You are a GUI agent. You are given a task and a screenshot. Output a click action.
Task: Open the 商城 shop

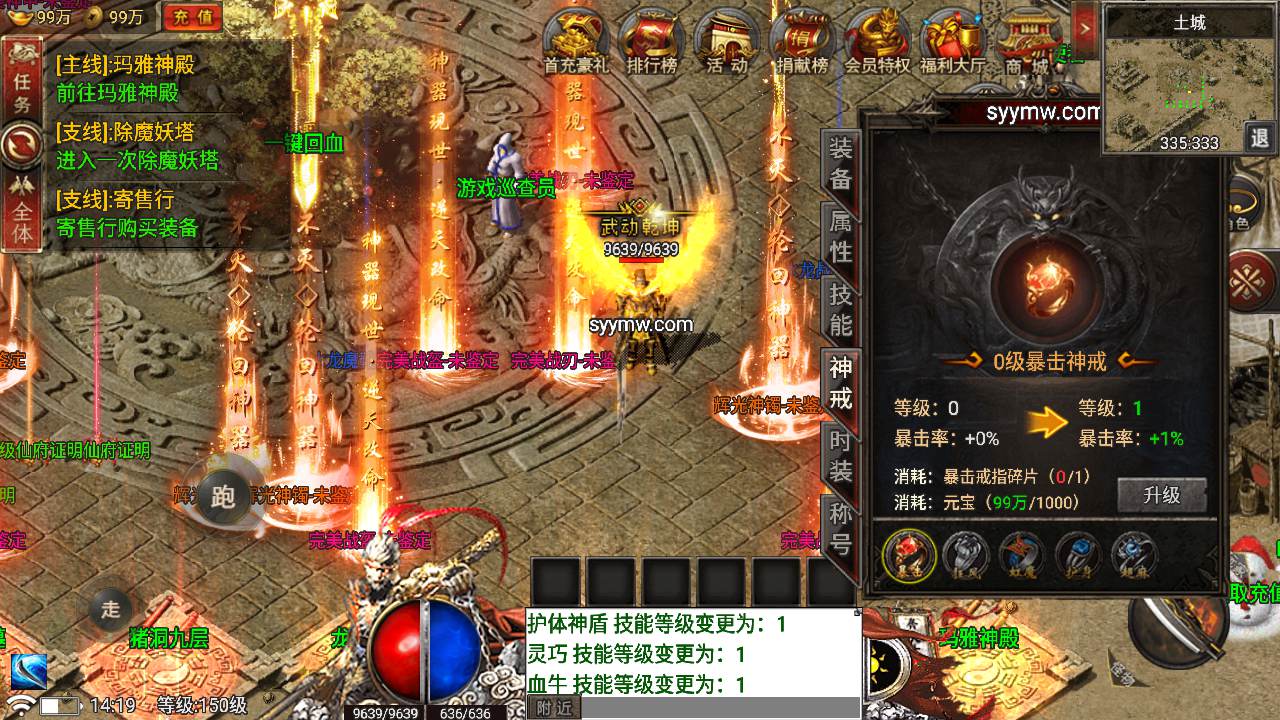(1027, 42)
